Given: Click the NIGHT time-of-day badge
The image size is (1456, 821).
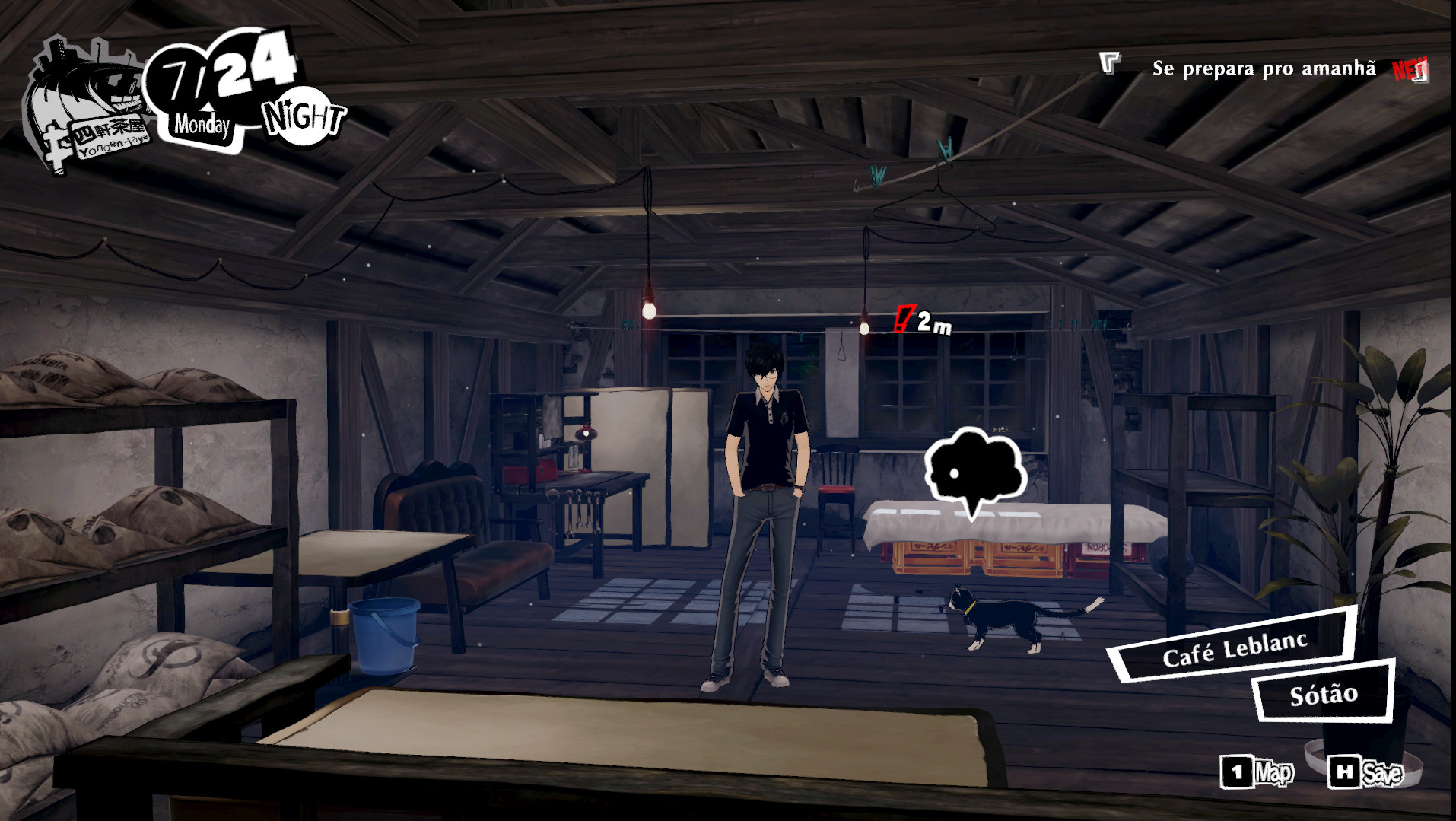Looking at the screenshot, I should 302,118.
